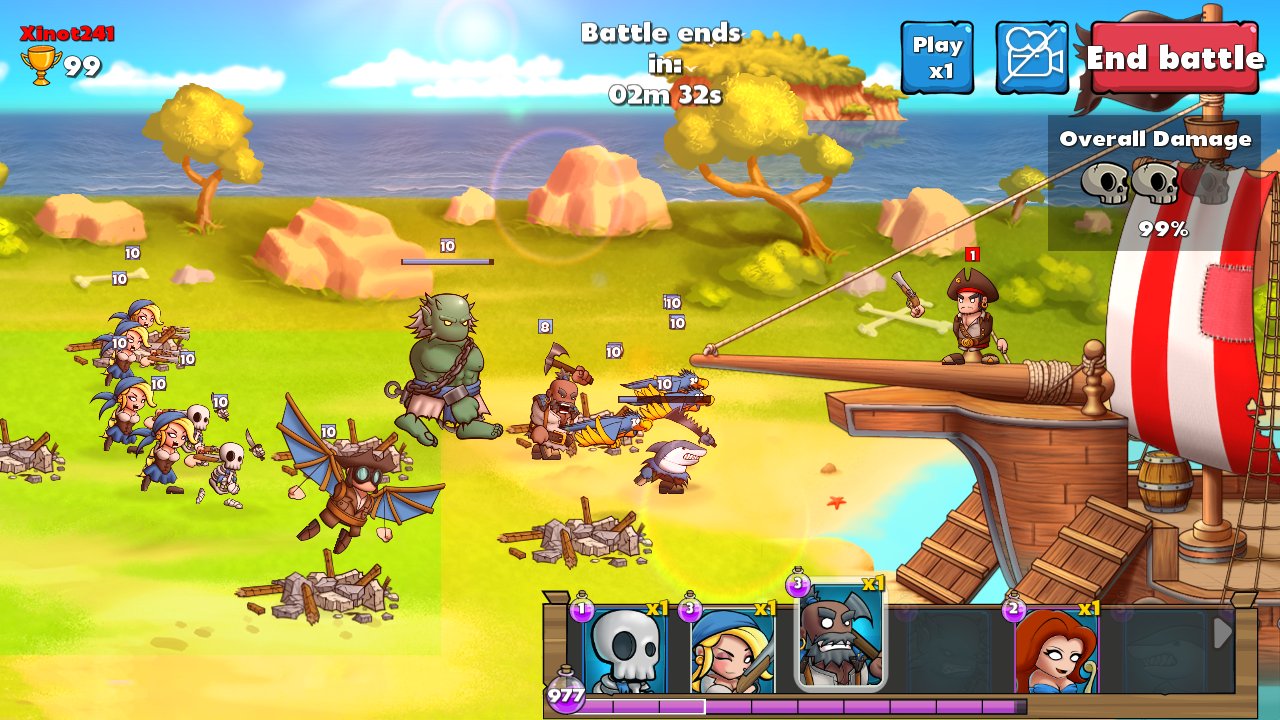Change playback speed with Play x1
Screen dimensions: 1280x720
[x=937, y=58]
